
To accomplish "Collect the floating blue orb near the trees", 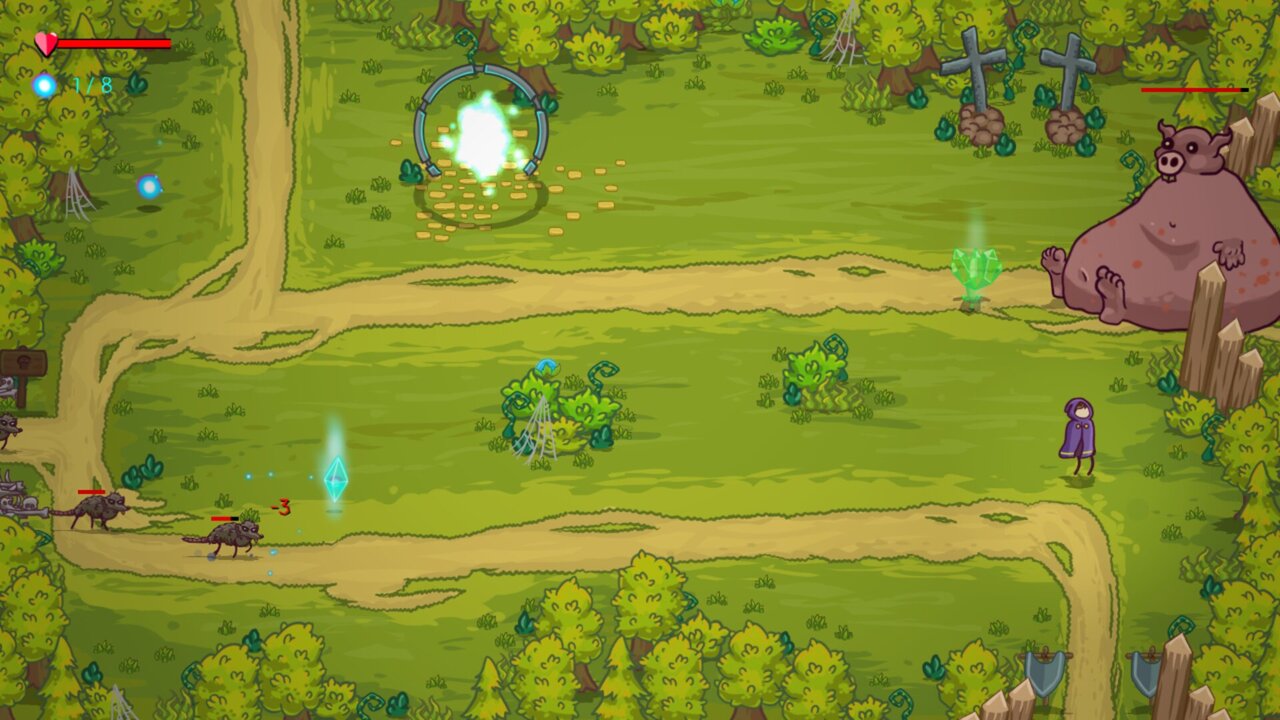I will [152, 186].
